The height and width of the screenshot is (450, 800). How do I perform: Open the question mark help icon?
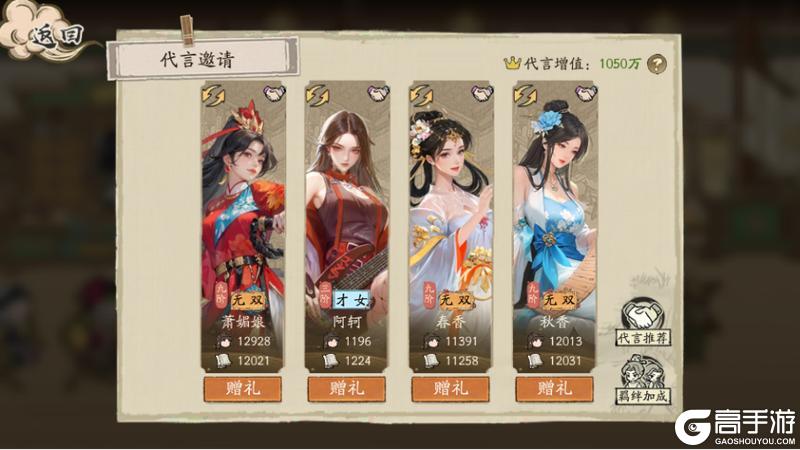656,63
